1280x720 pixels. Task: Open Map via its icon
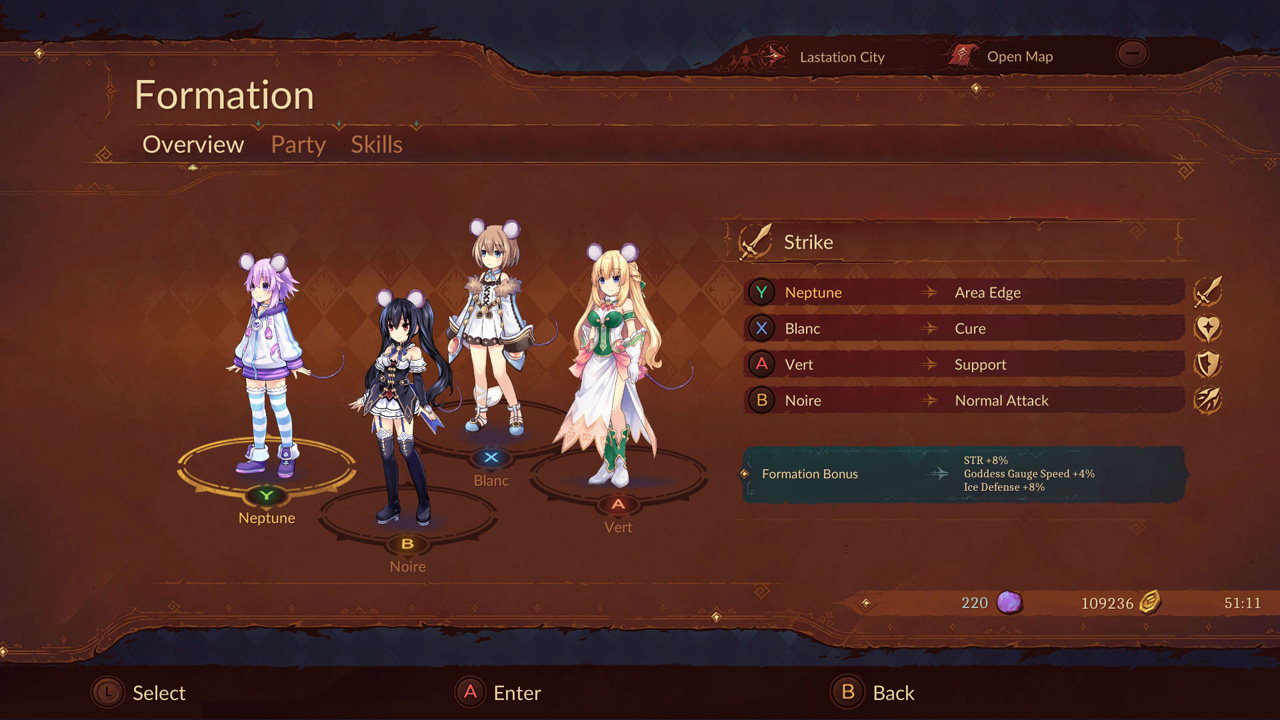tap(963, 56)
